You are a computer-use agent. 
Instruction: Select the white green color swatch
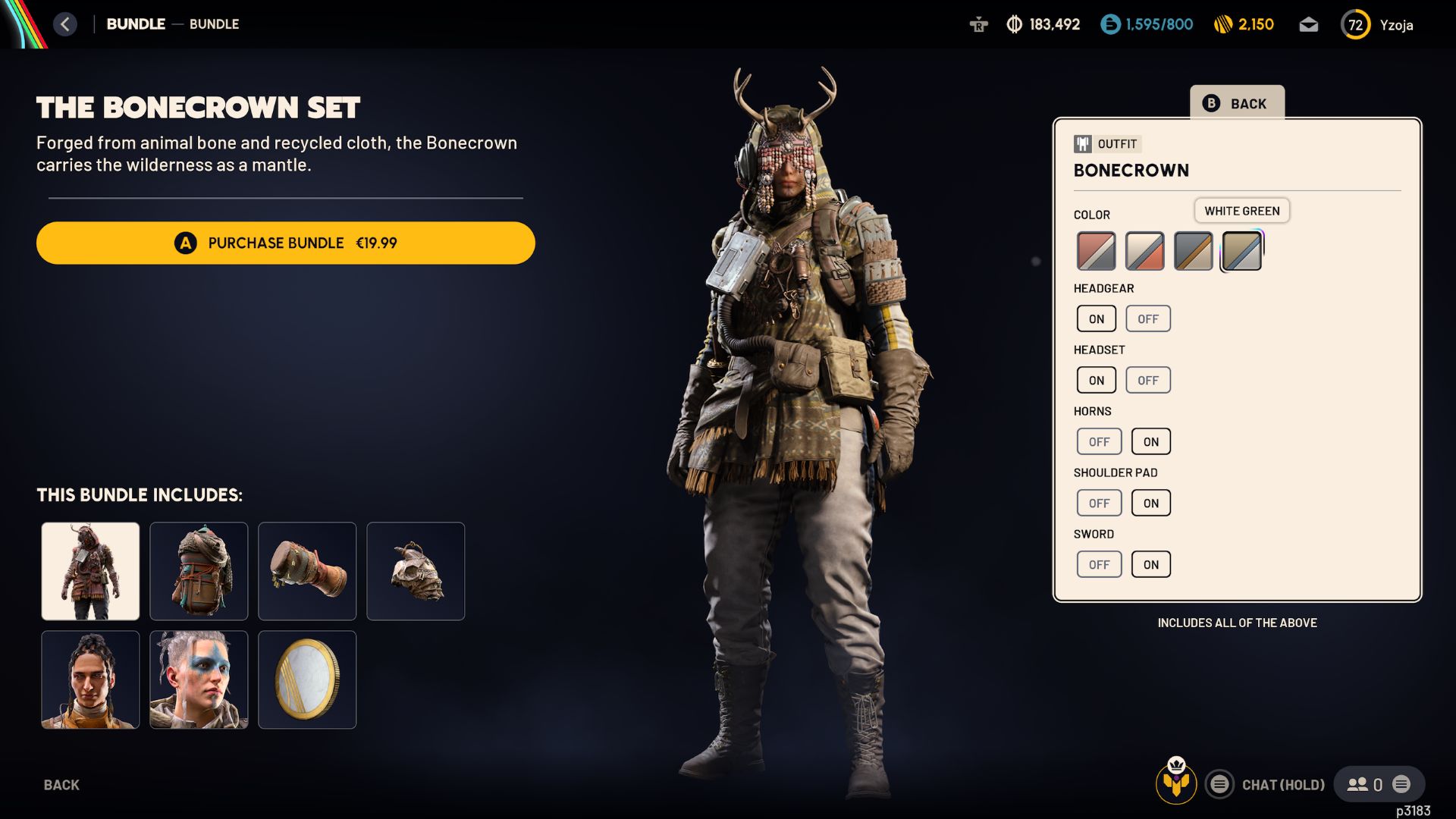1241,252
